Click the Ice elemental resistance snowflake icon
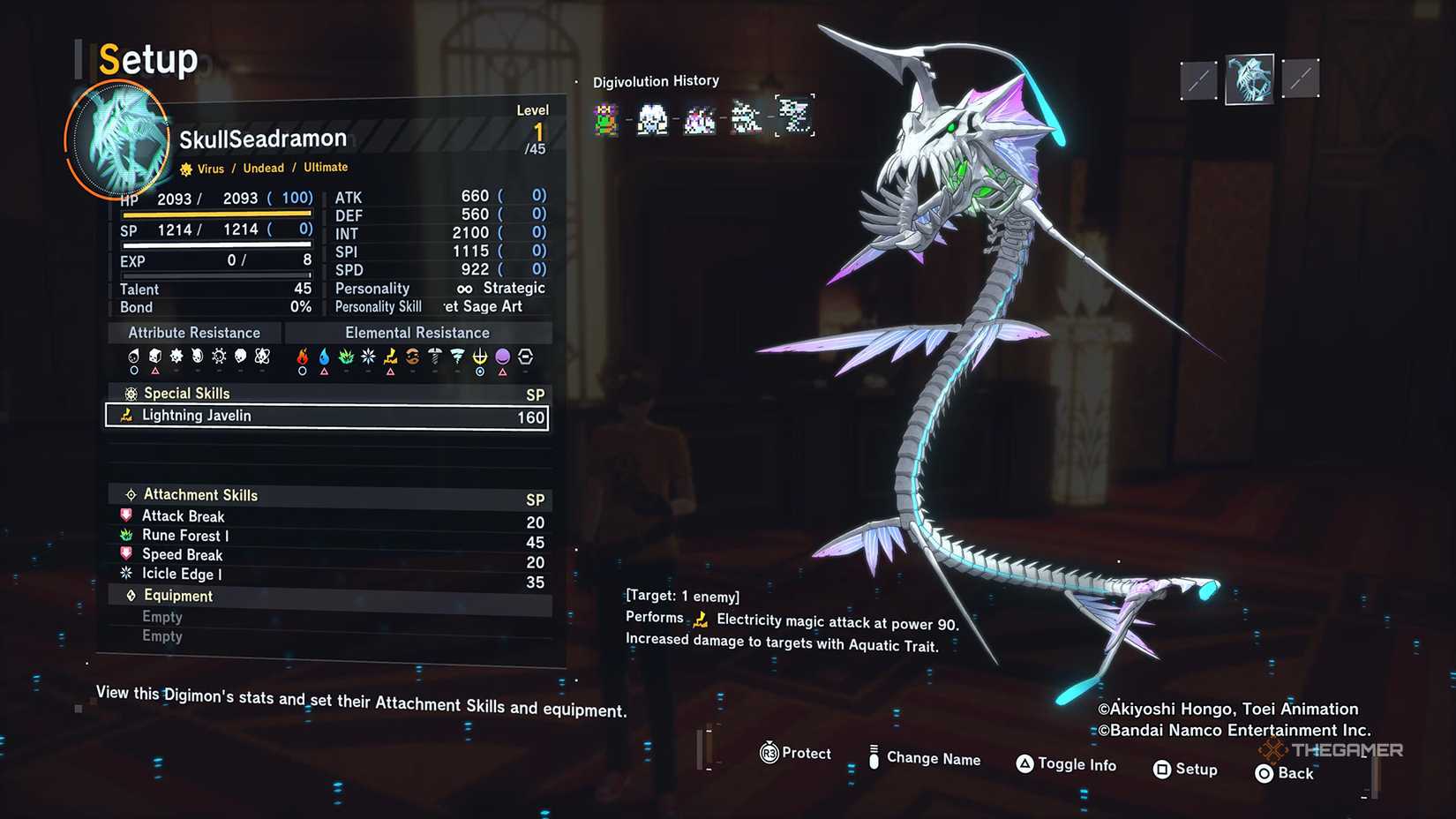 click(369, 357)
